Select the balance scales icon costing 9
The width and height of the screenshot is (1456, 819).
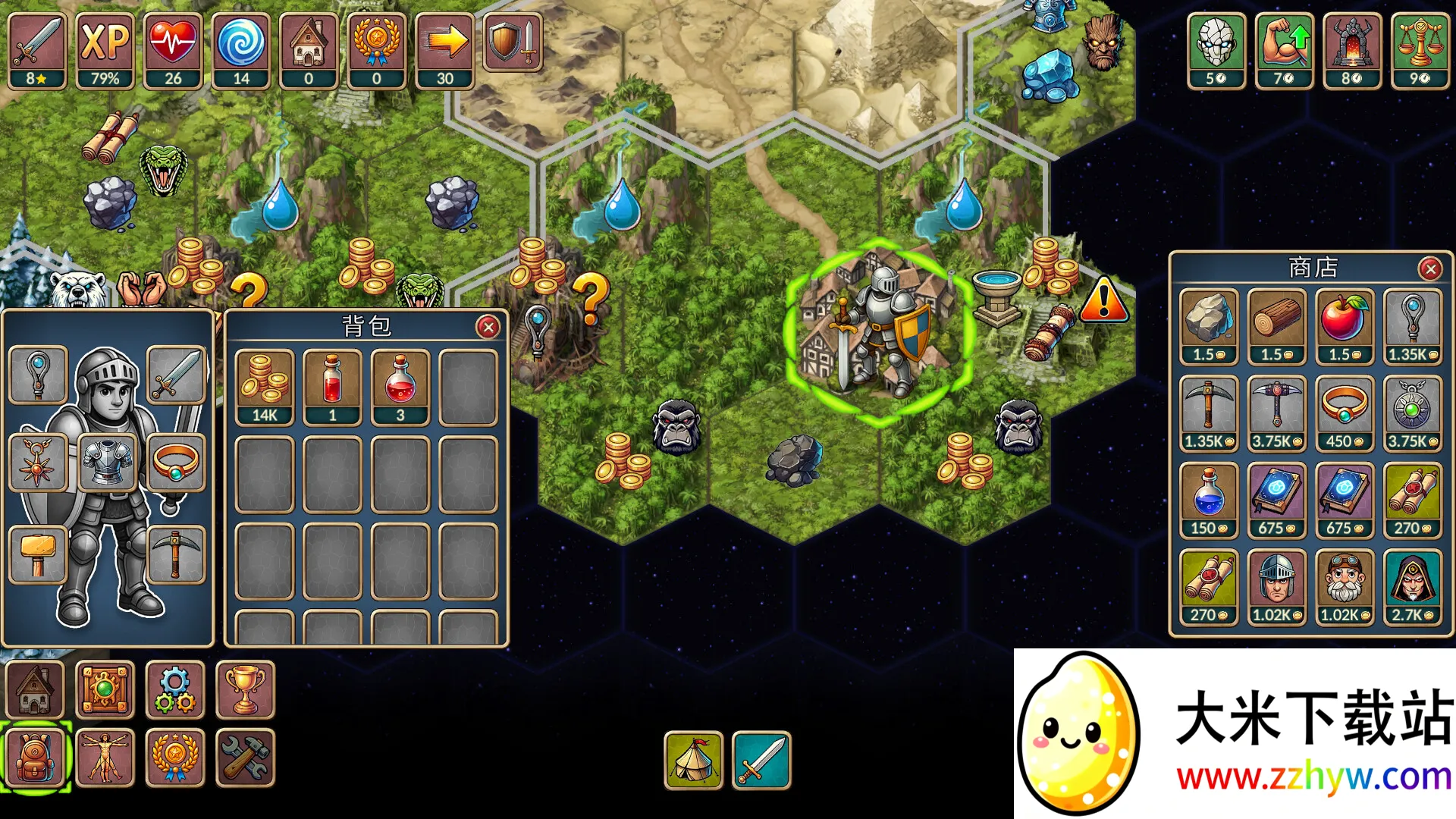[x=1419, y=51]
